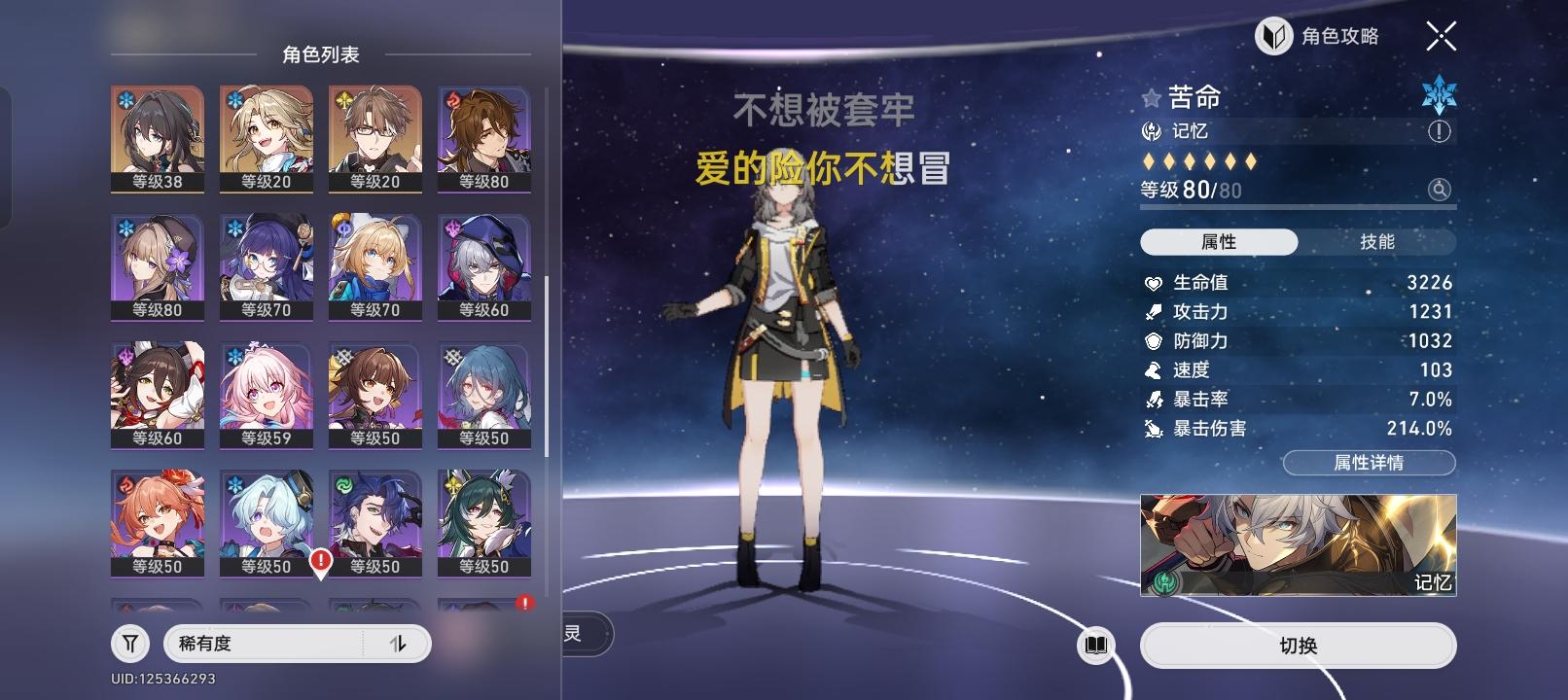Click the exclamation info icon beside 记忆

[1442, 129]
